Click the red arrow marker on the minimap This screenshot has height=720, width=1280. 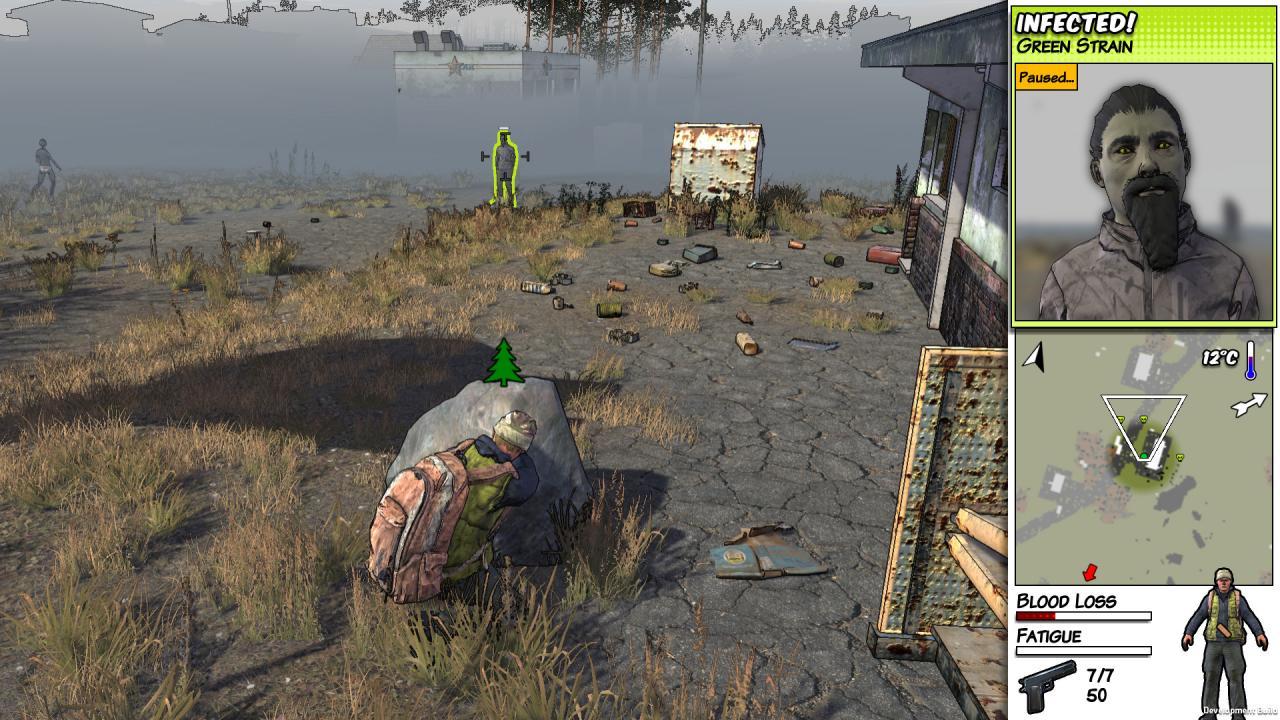click(1089, 572)
